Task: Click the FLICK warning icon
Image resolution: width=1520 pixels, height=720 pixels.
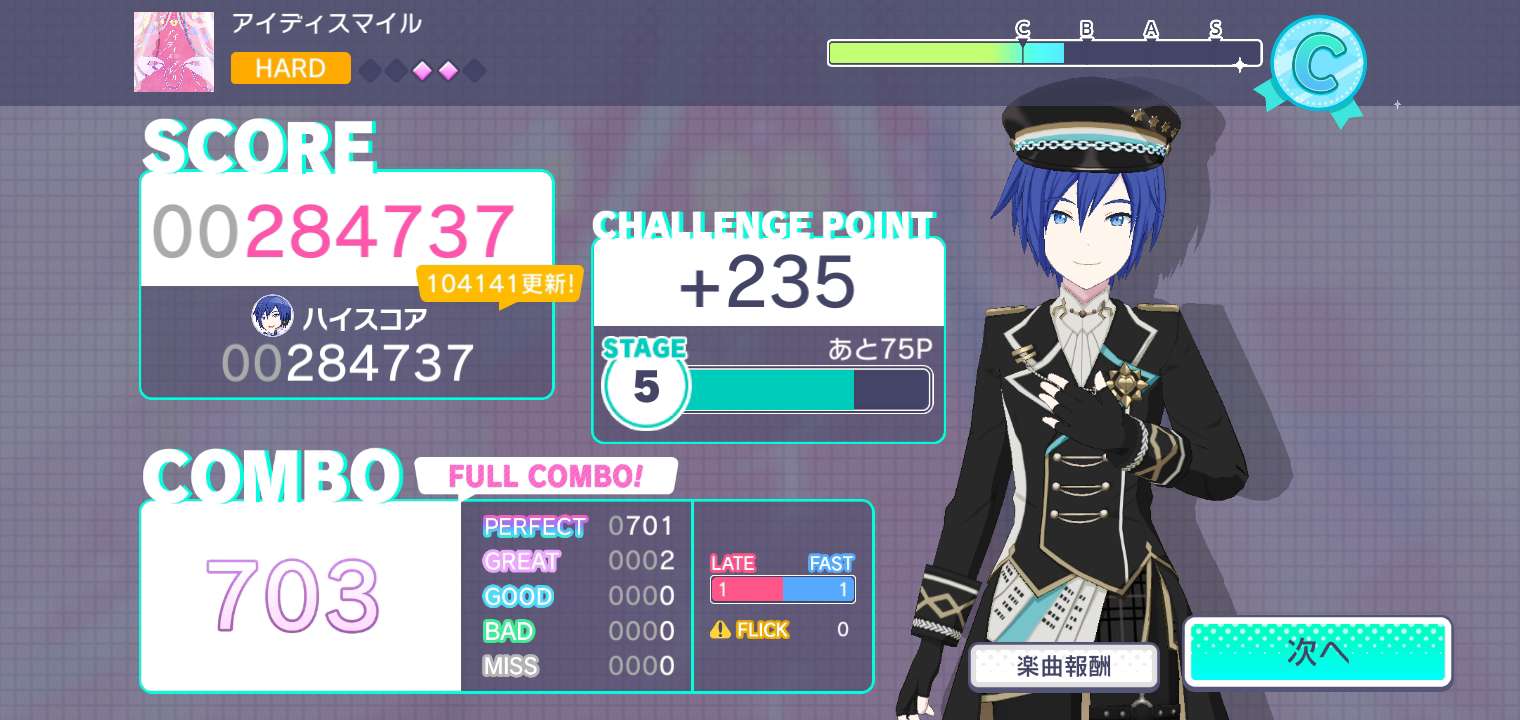Action: (x=722, y=630)
